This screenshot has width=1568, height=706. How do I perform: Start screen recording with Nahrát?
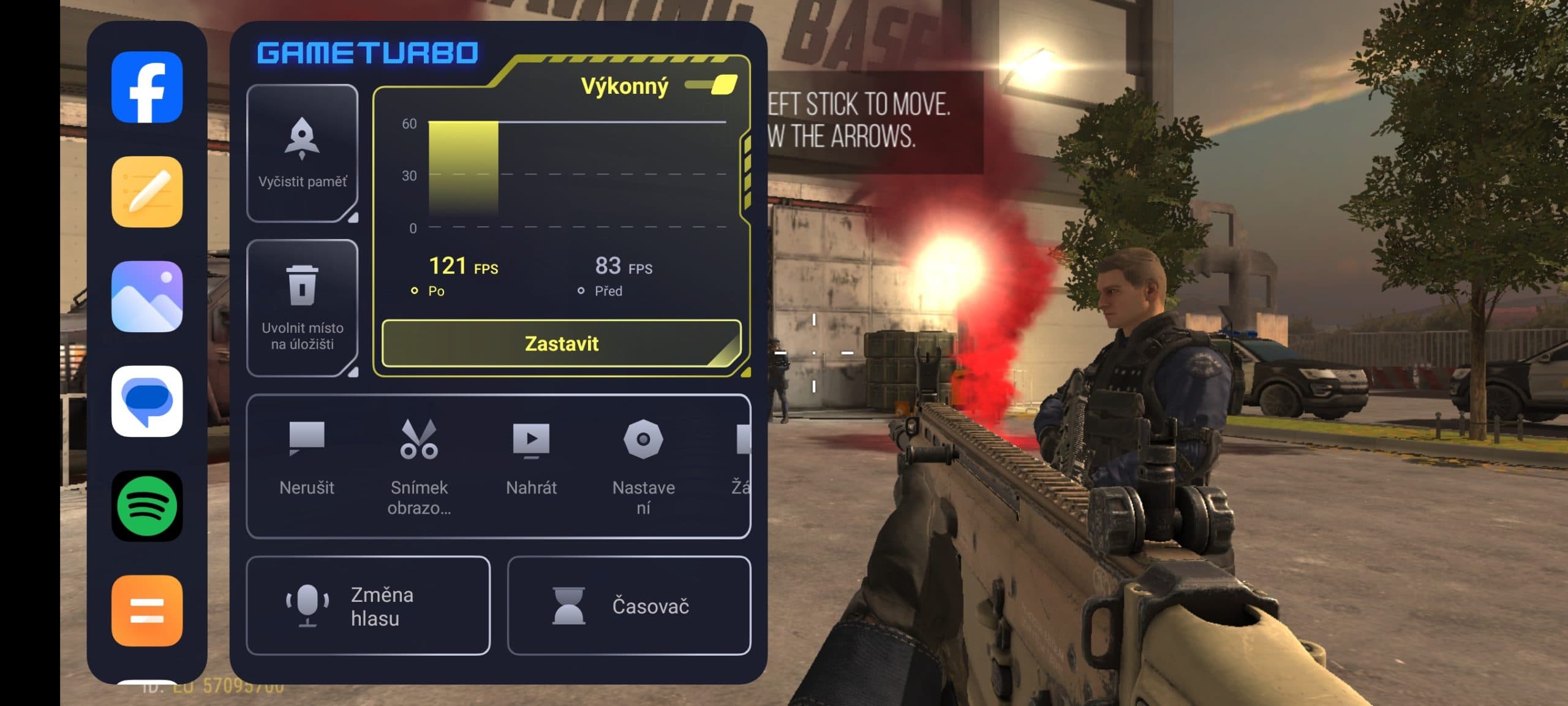coord(531,457)
